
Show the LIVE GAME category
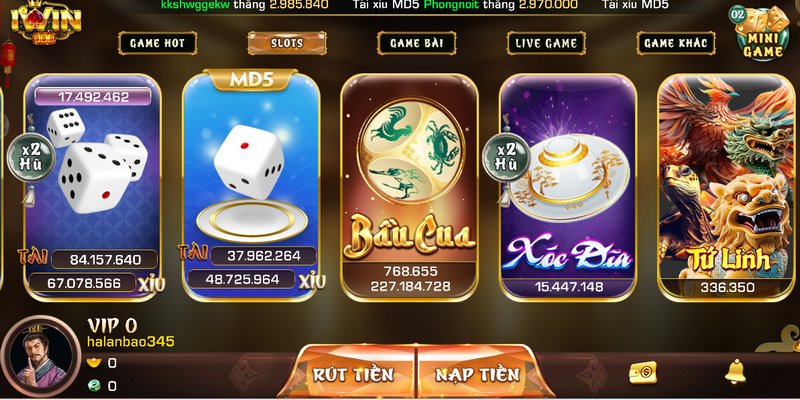coord(546,43)
